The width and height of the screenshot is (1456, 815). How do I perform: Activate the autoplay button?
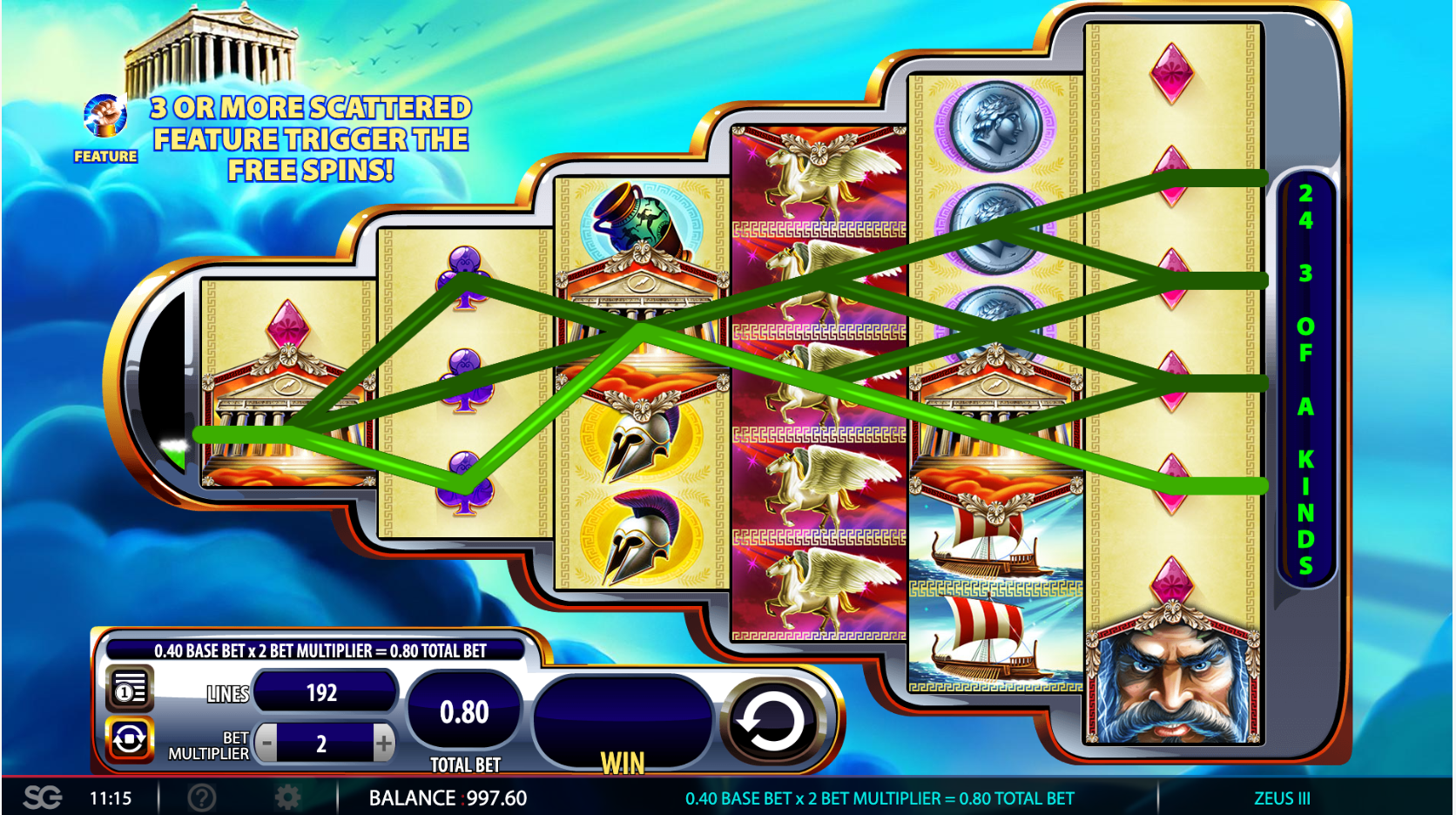click(130, 740)
